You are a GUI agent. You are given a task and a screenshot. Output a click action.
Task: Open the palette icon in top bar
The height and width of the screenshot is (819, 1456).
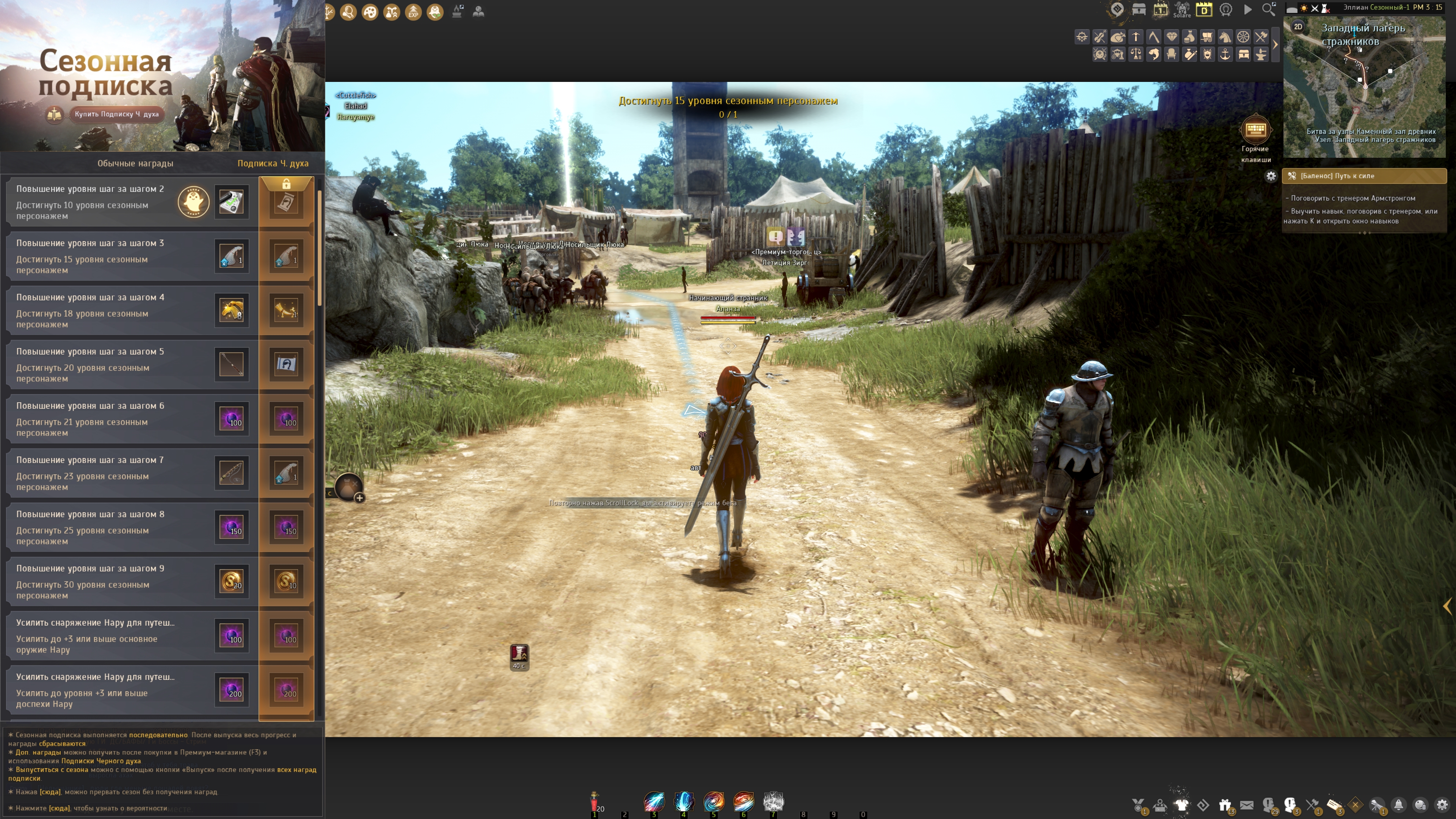pos(370,12)
